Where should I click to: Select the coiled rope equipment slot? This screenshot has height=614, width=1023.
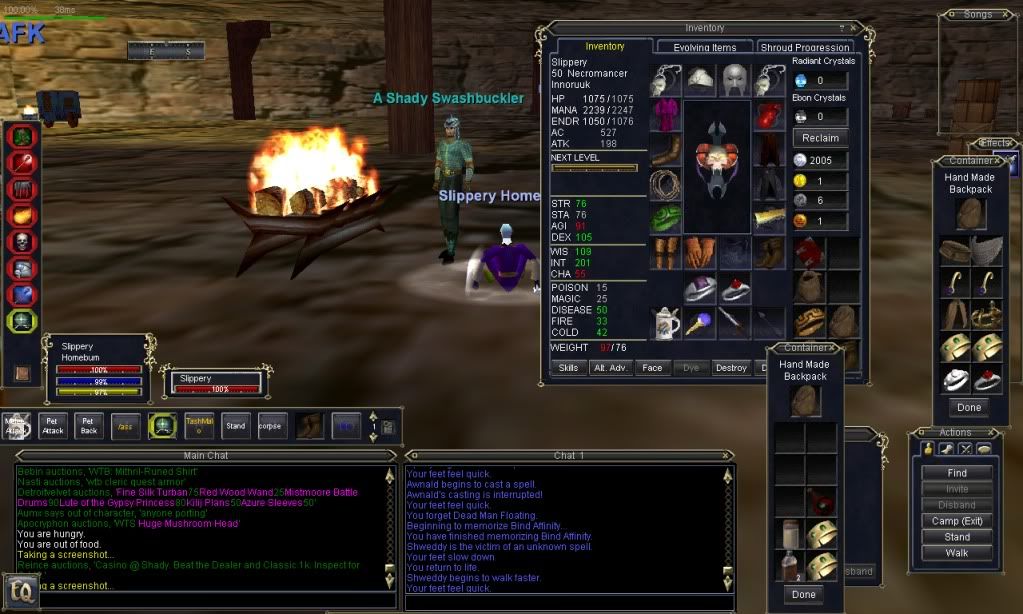click(x=665, y=185)
